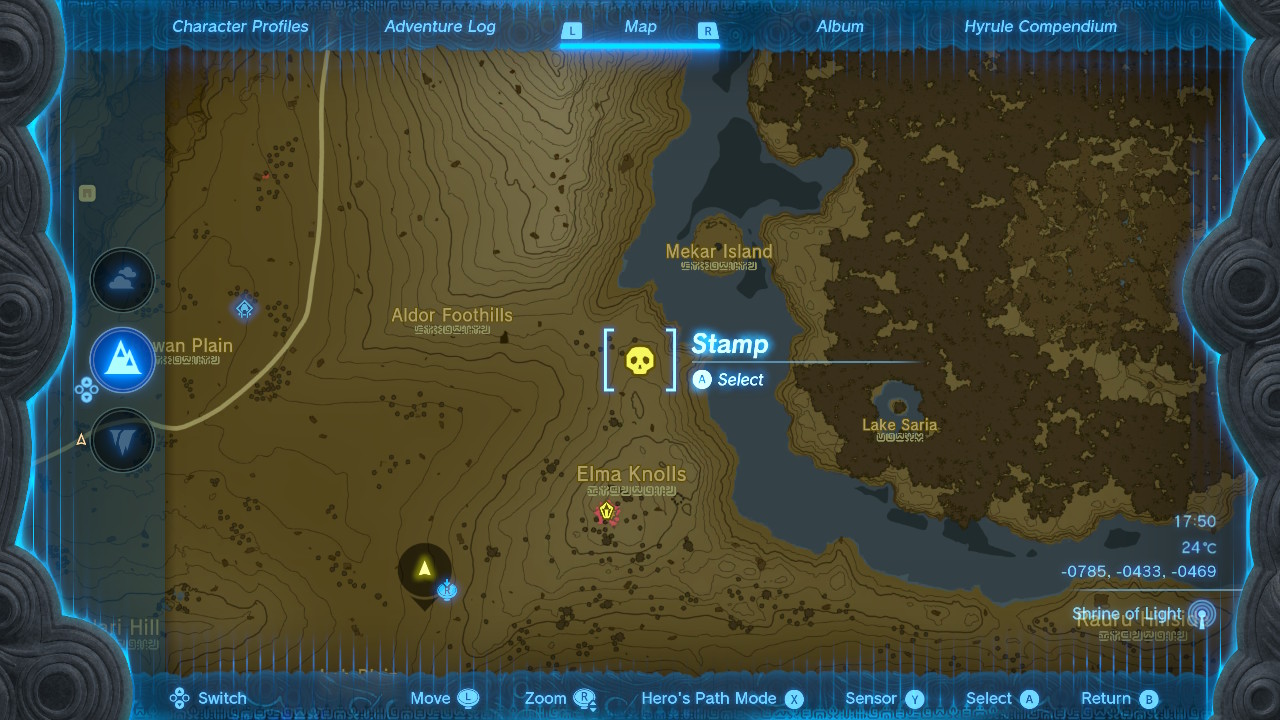Click the red marker at Elma Knolls
This screenshot has width=1280, height=720.
[x=605, y=512]
